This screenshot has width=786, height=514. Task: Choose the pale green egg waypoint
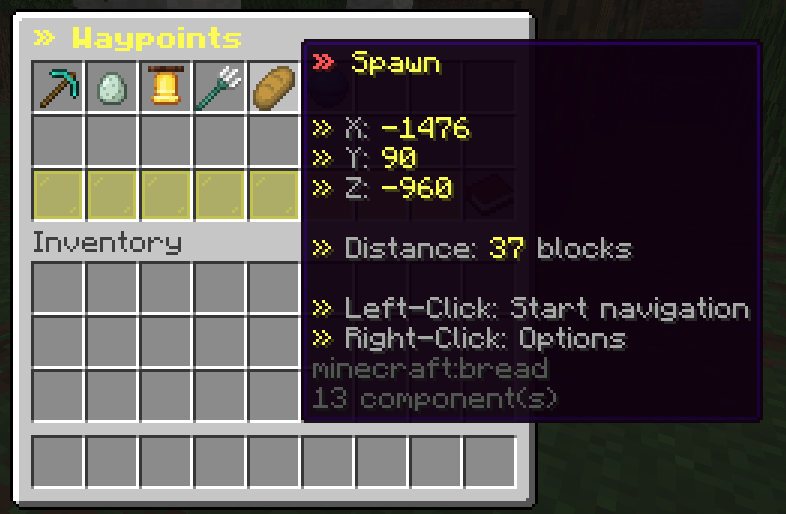click(x=112, y=88)
